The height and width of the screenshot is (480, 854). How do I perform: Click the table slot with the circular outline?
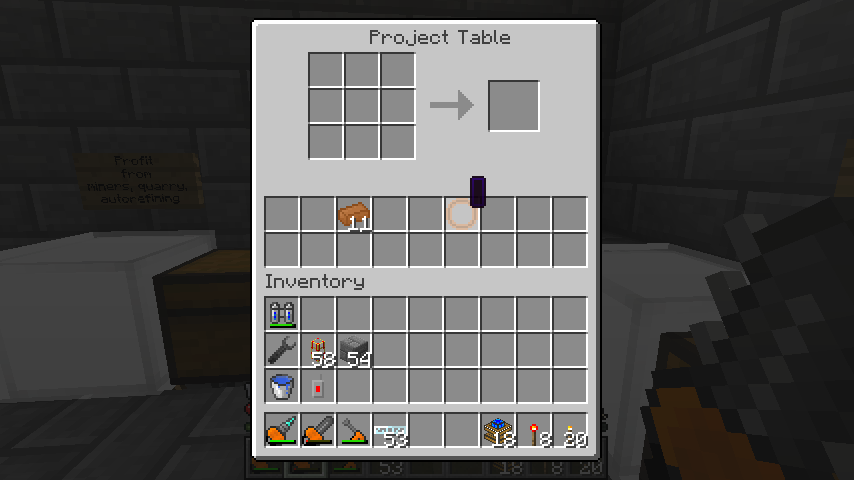460,214
